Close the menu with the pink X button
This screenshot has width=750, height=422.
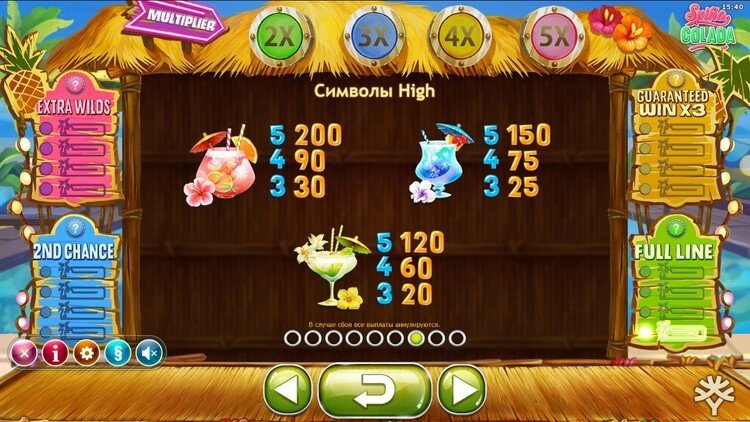[23, 352]
